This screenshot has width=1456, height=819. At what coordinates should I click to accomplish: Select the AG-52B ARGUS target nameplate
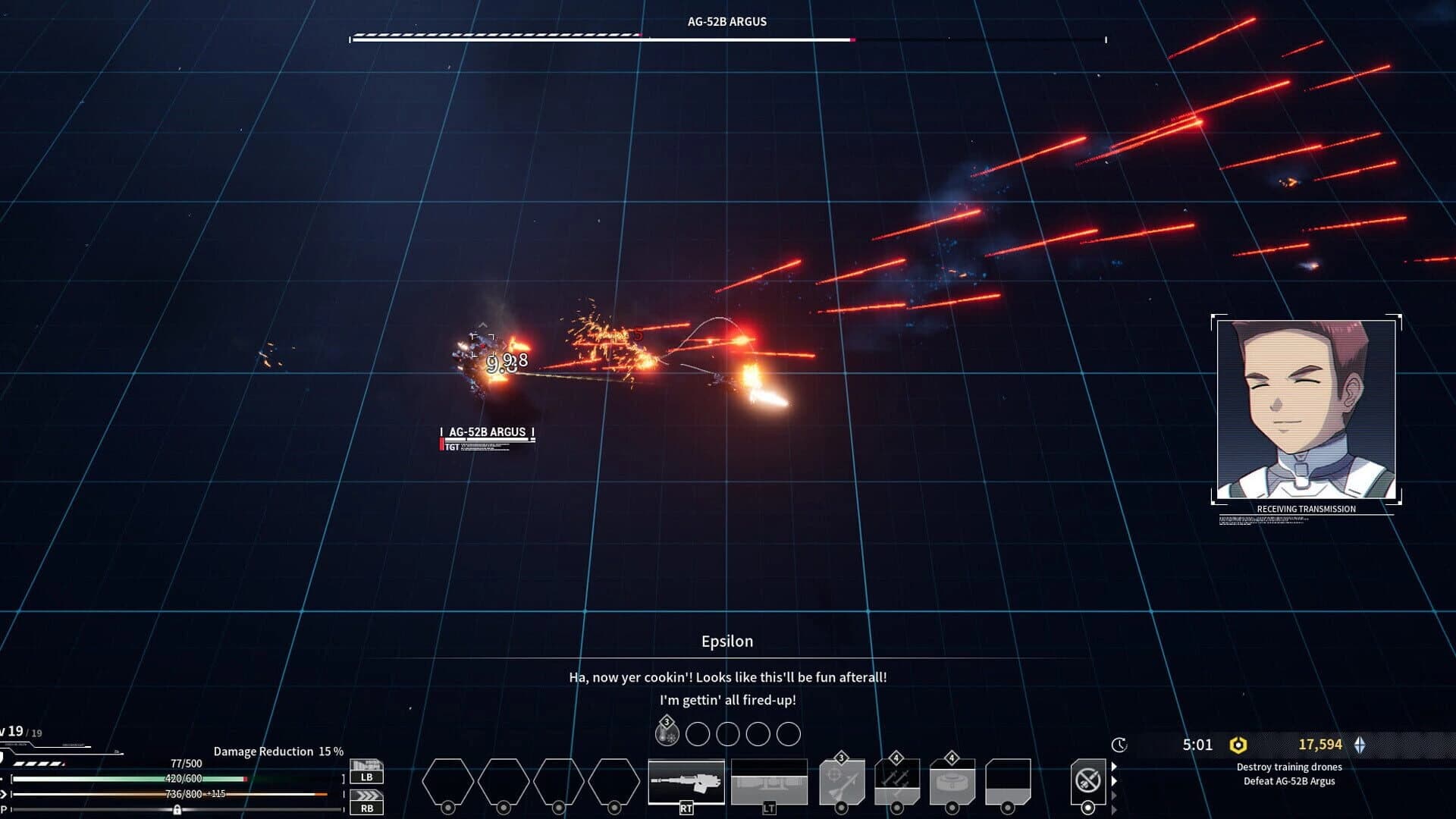click(488, 431)
